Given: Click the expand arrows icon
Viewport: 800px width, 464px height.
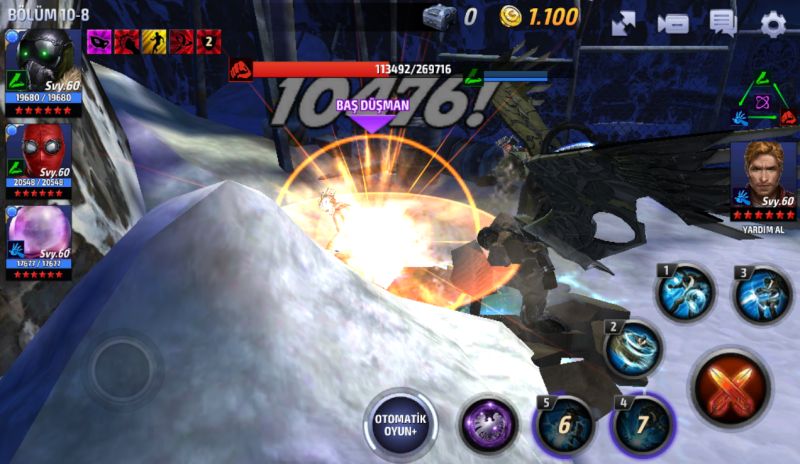Looking at the screenshot, I should click(624, 24).
